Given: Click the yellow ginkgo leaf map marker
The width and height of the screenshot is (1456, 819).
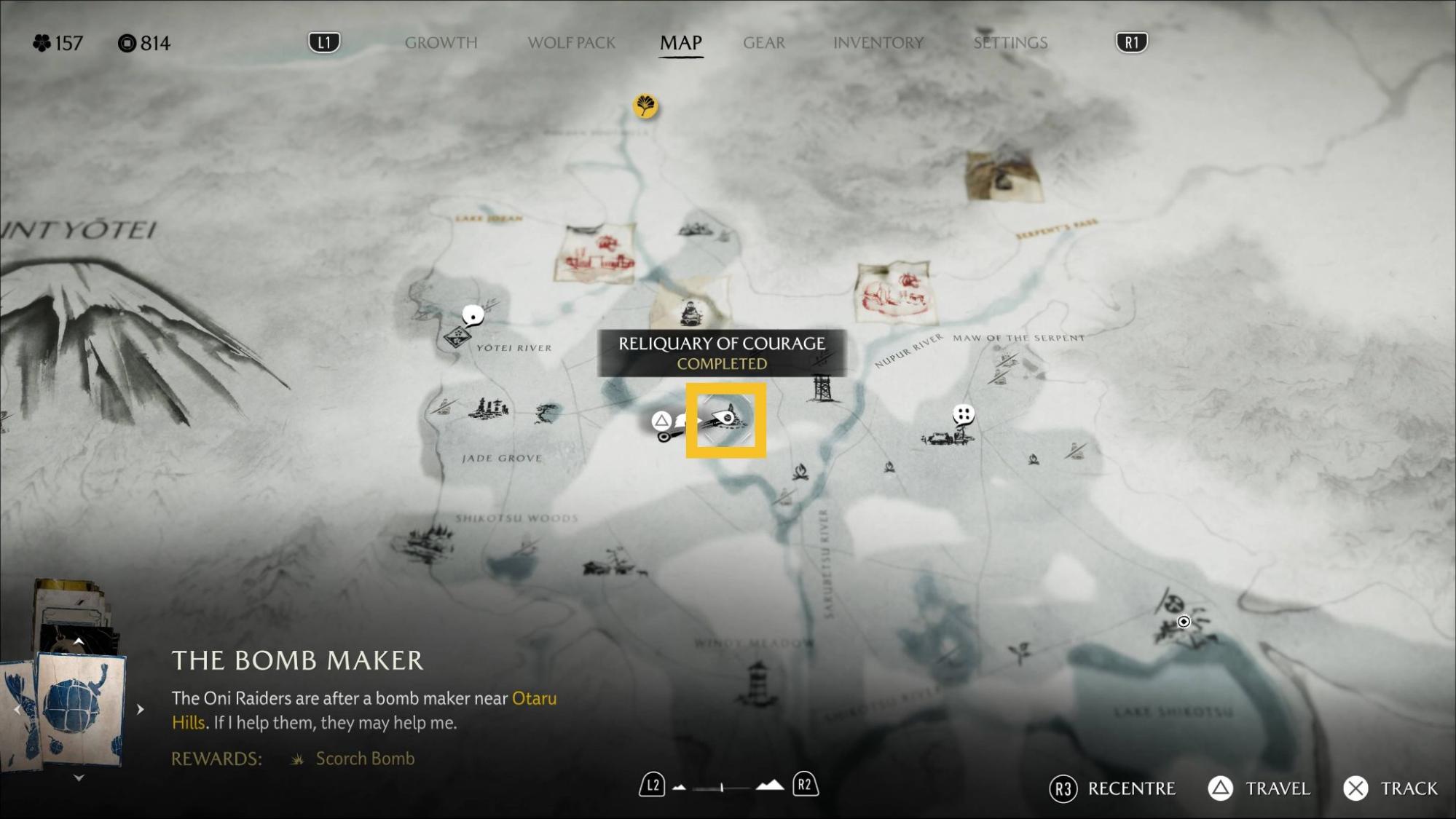Looking at the screenshot, I should (645, 106).
